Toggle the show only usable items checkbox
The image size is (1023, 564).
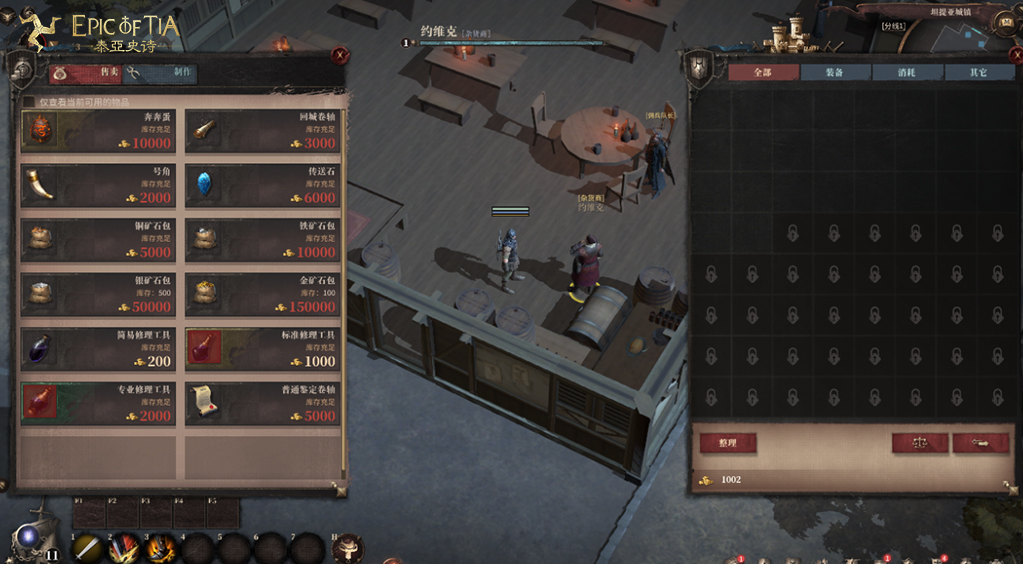28,101
